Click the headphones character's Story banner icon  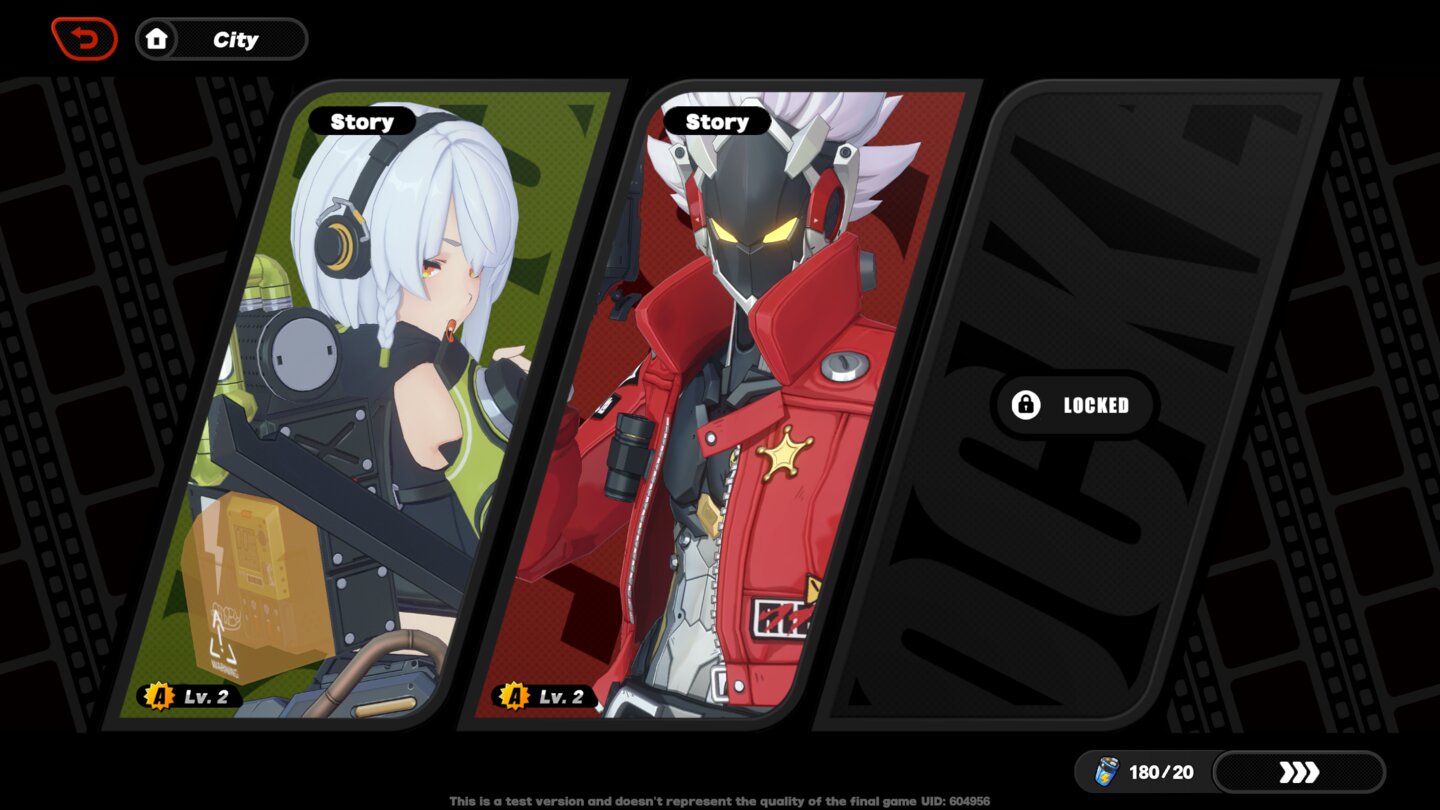(363, 121)
